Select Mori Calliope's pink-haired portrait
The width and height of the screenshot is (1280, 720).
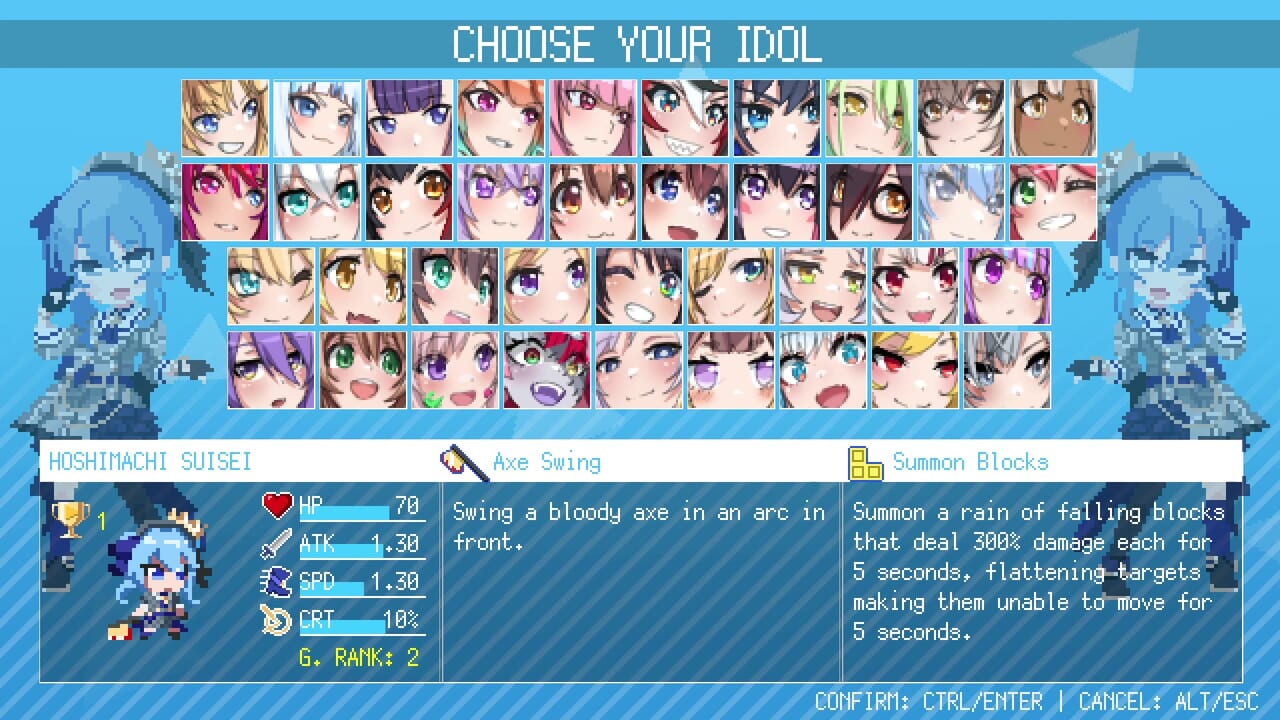click(x=593, y=116)
